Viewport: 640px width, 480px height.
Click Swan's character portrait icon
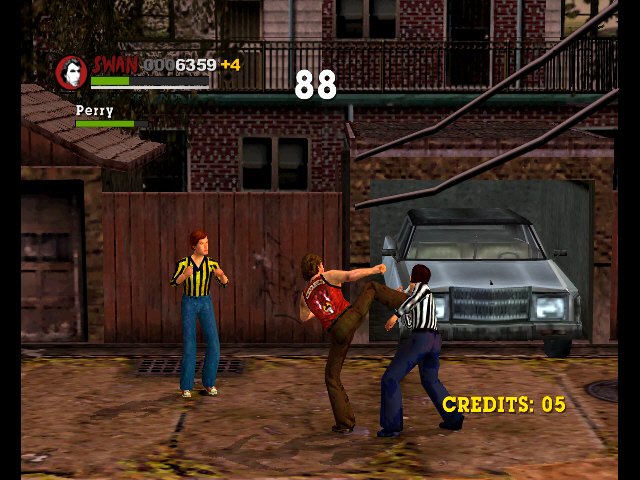point(71,72)
